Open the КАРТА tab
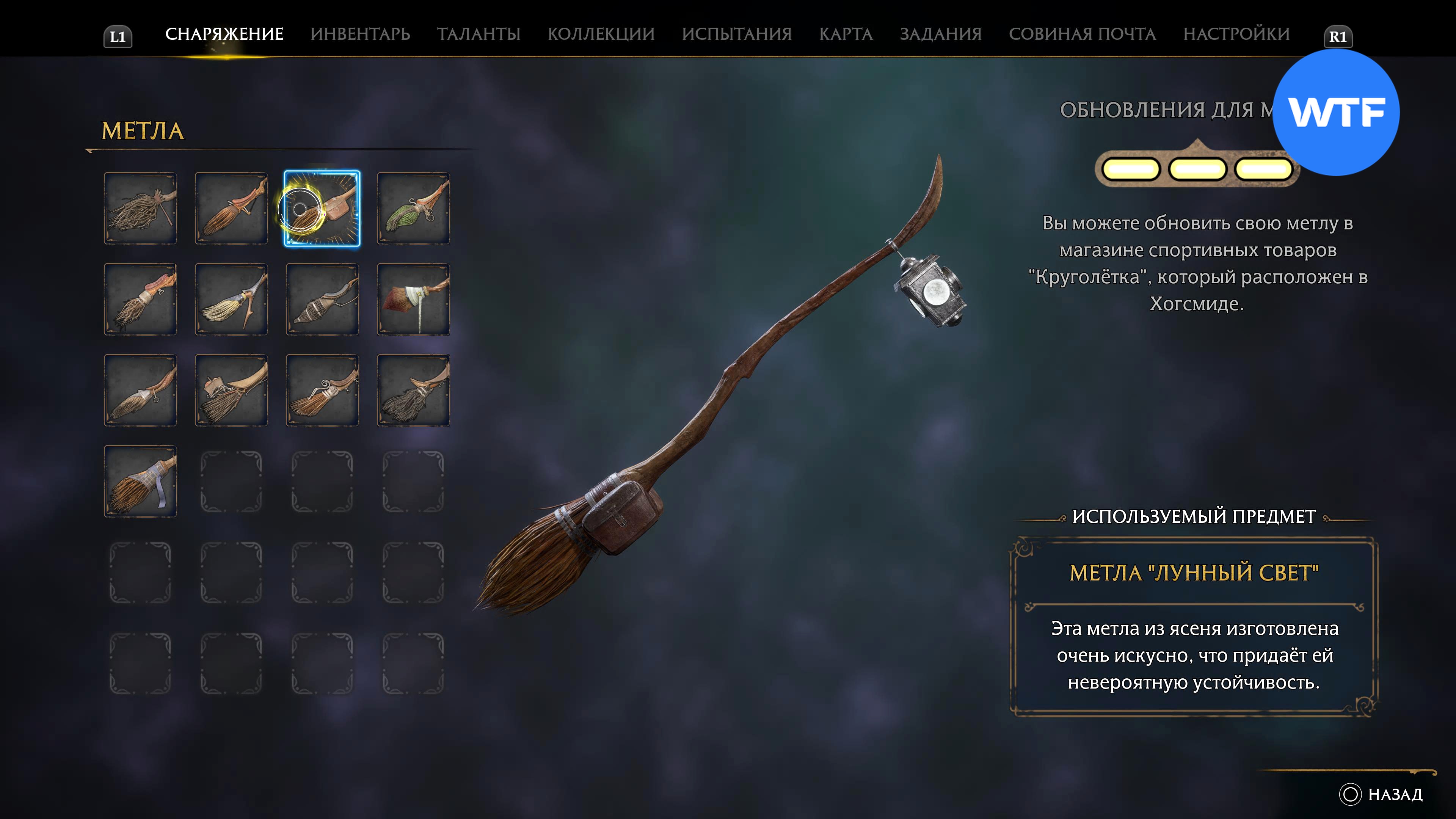Screen dimensions: 1456x819 (846, 34)
